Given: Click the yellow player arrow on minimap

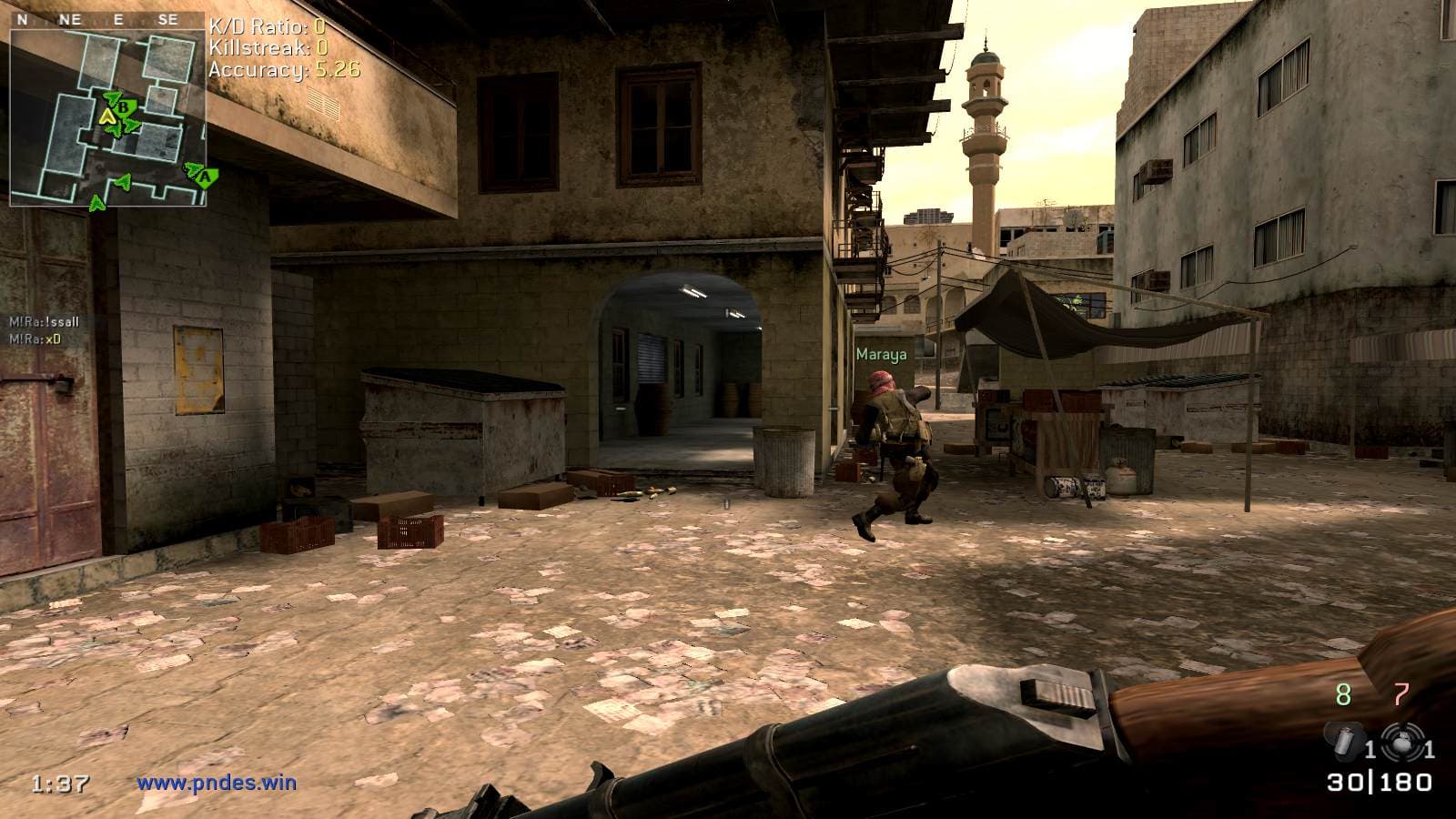Looking at the screenshot, I should (107, 116).
